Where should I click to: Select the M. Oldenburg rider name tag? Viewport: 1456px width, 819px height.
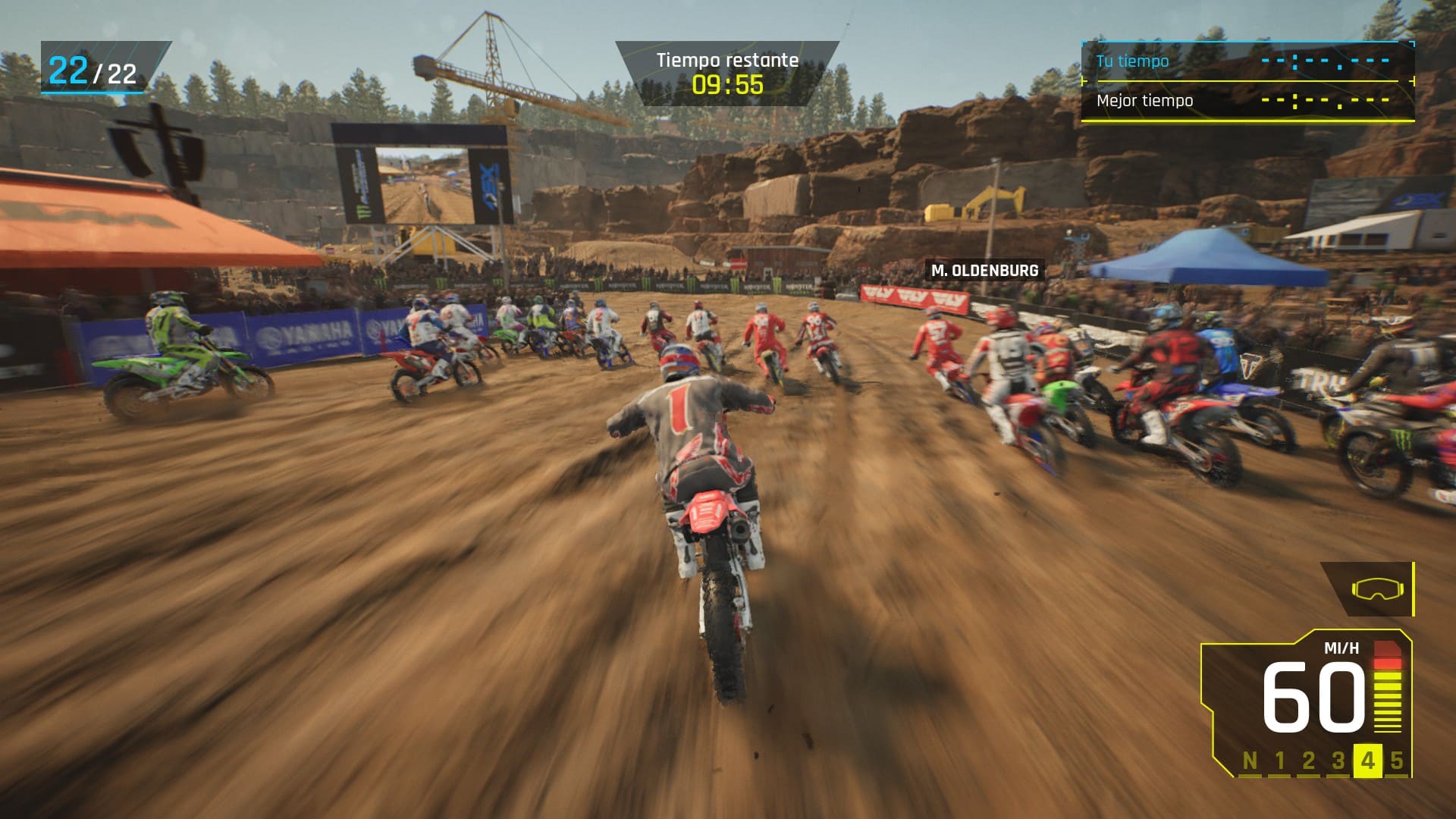point(984,271)
